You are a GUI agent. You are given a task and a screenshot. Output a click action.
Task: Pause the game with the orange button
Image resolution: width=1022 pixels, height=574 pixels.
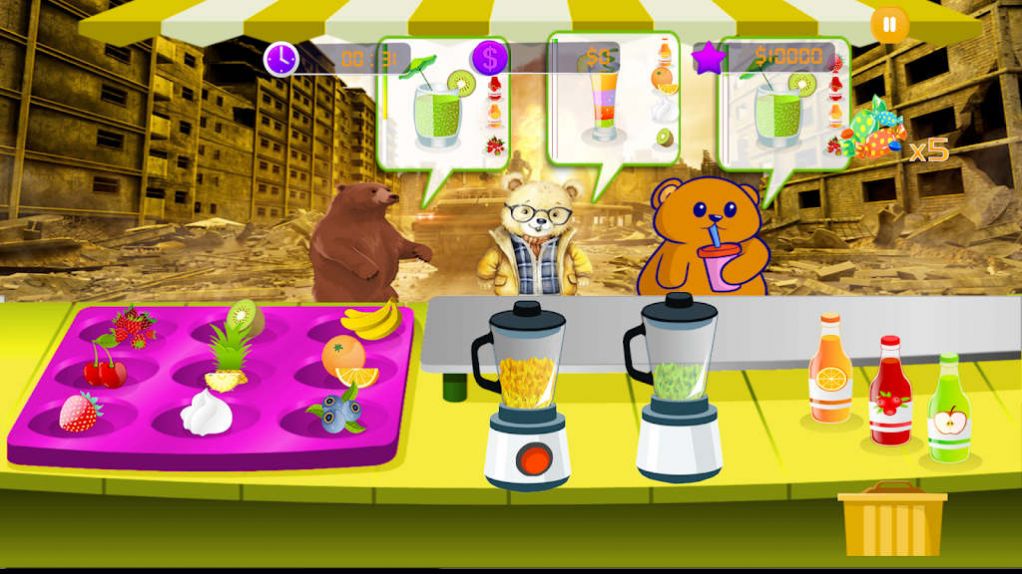coord(887,23)
